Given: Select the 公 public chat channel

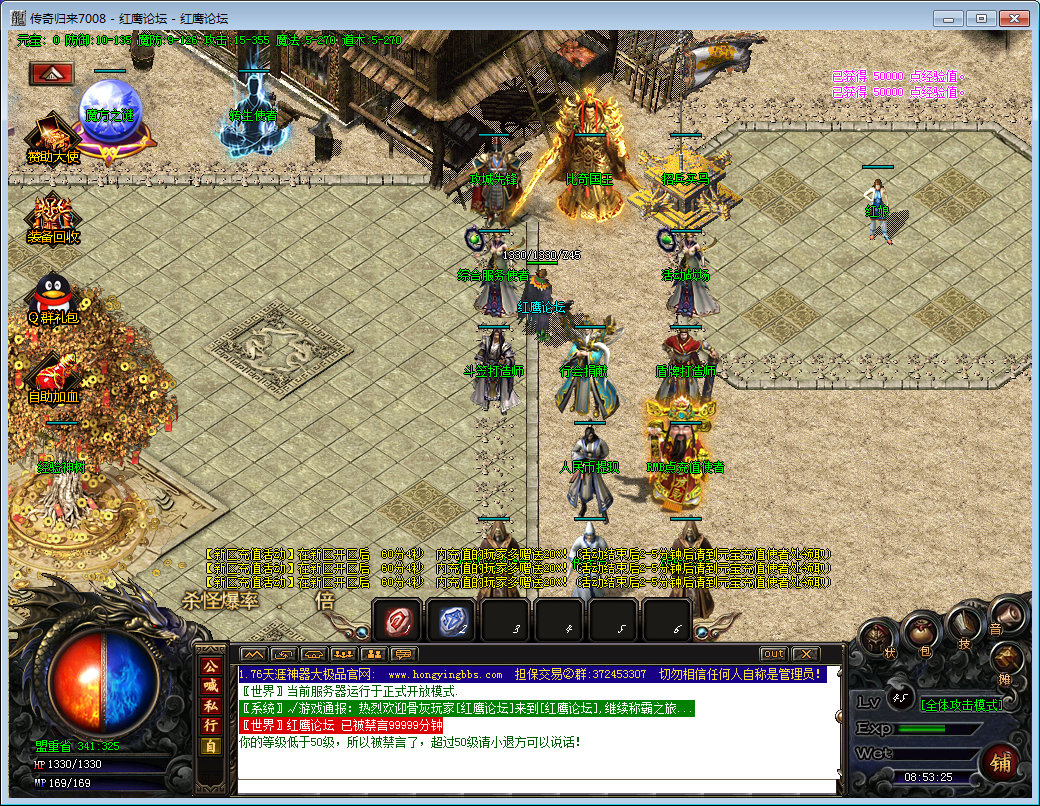Looking at the screenshot, I should (211, 666).
